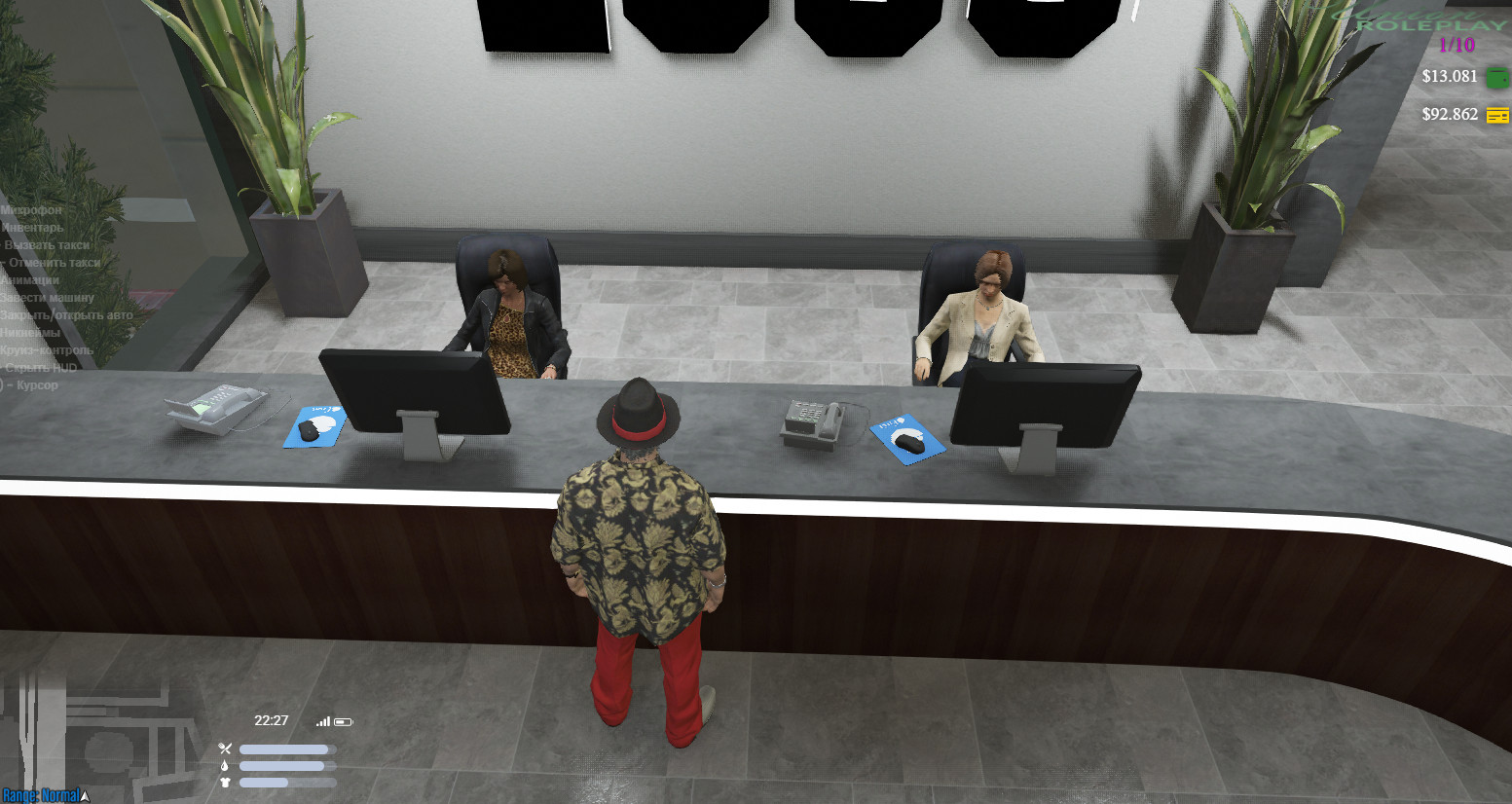Click the Завести машину action text
1512x804 pixels.
click(47, 297)
